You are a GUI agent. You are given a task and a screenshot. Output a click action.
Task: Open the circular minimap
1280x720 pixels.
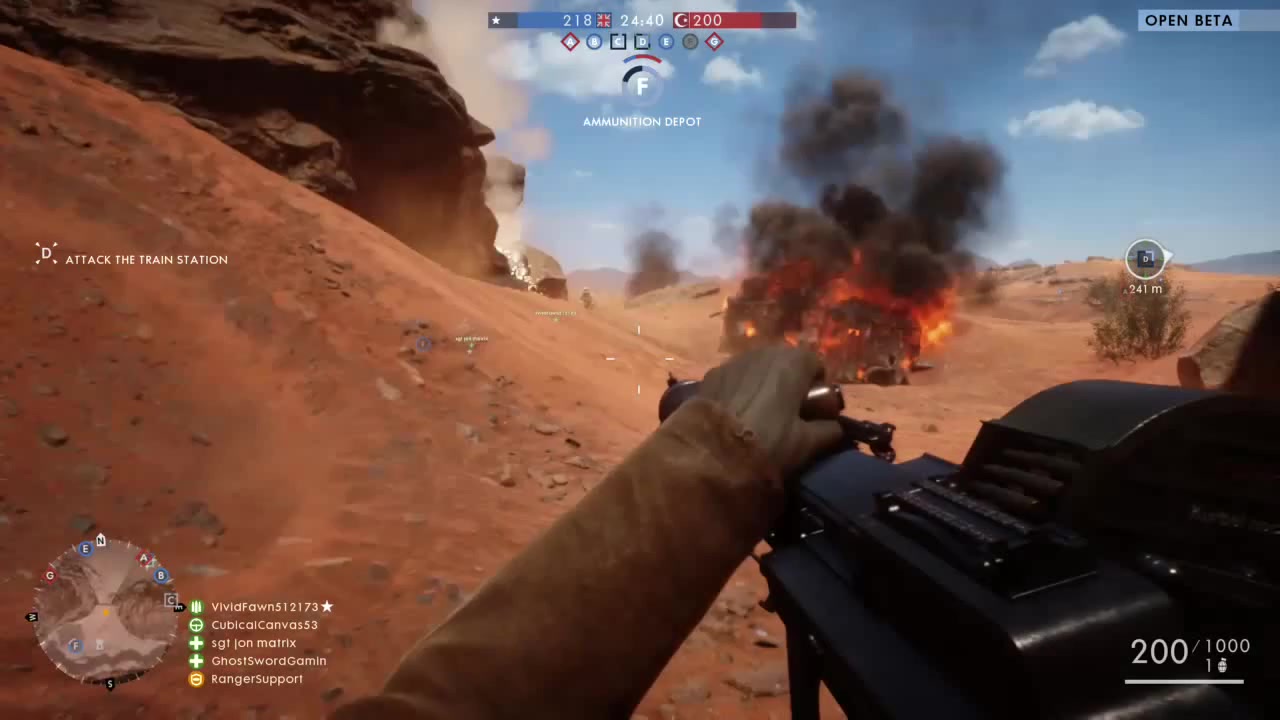click(104, 610)
